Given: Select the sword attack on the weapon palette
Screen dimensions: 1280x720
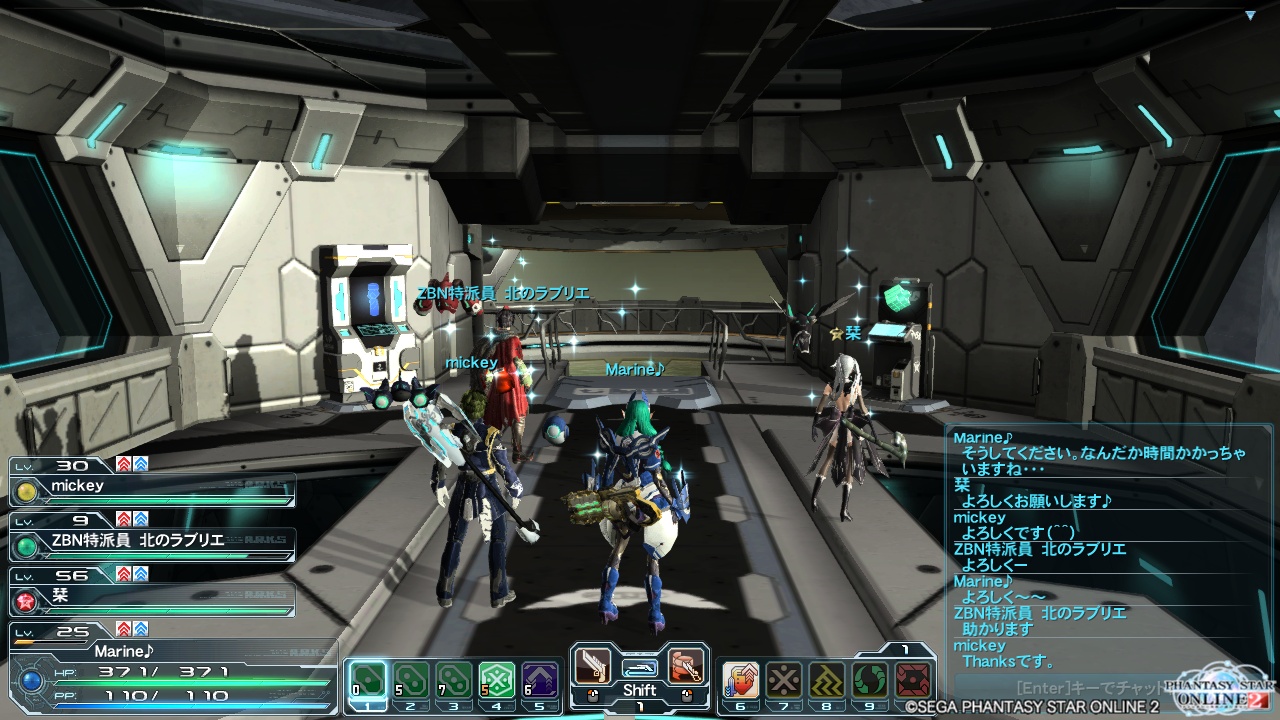Looking at the screenshot, I should [x=593, y=665].
